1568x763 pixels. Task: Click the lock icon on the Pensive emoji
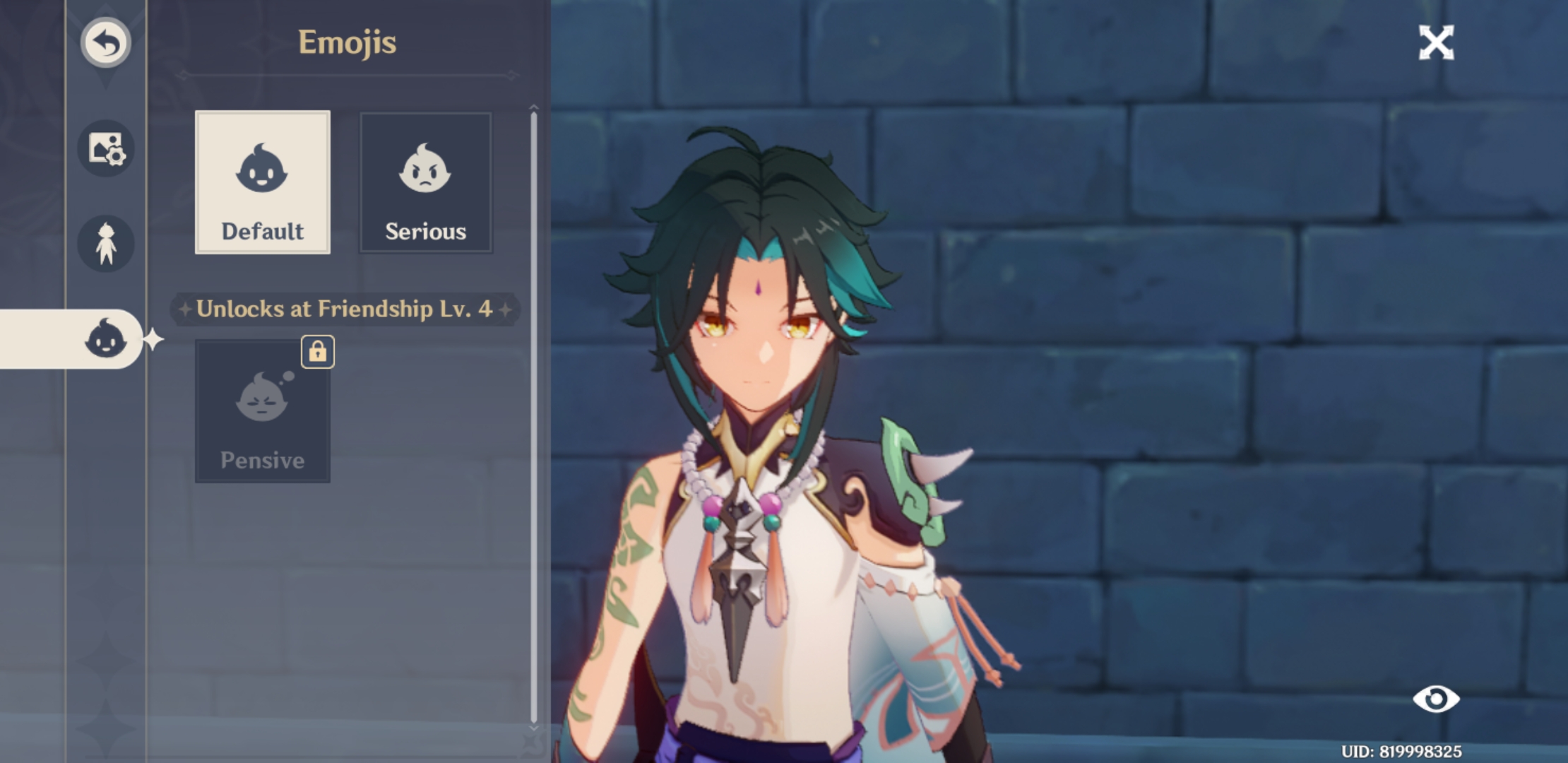coord(319,353)
